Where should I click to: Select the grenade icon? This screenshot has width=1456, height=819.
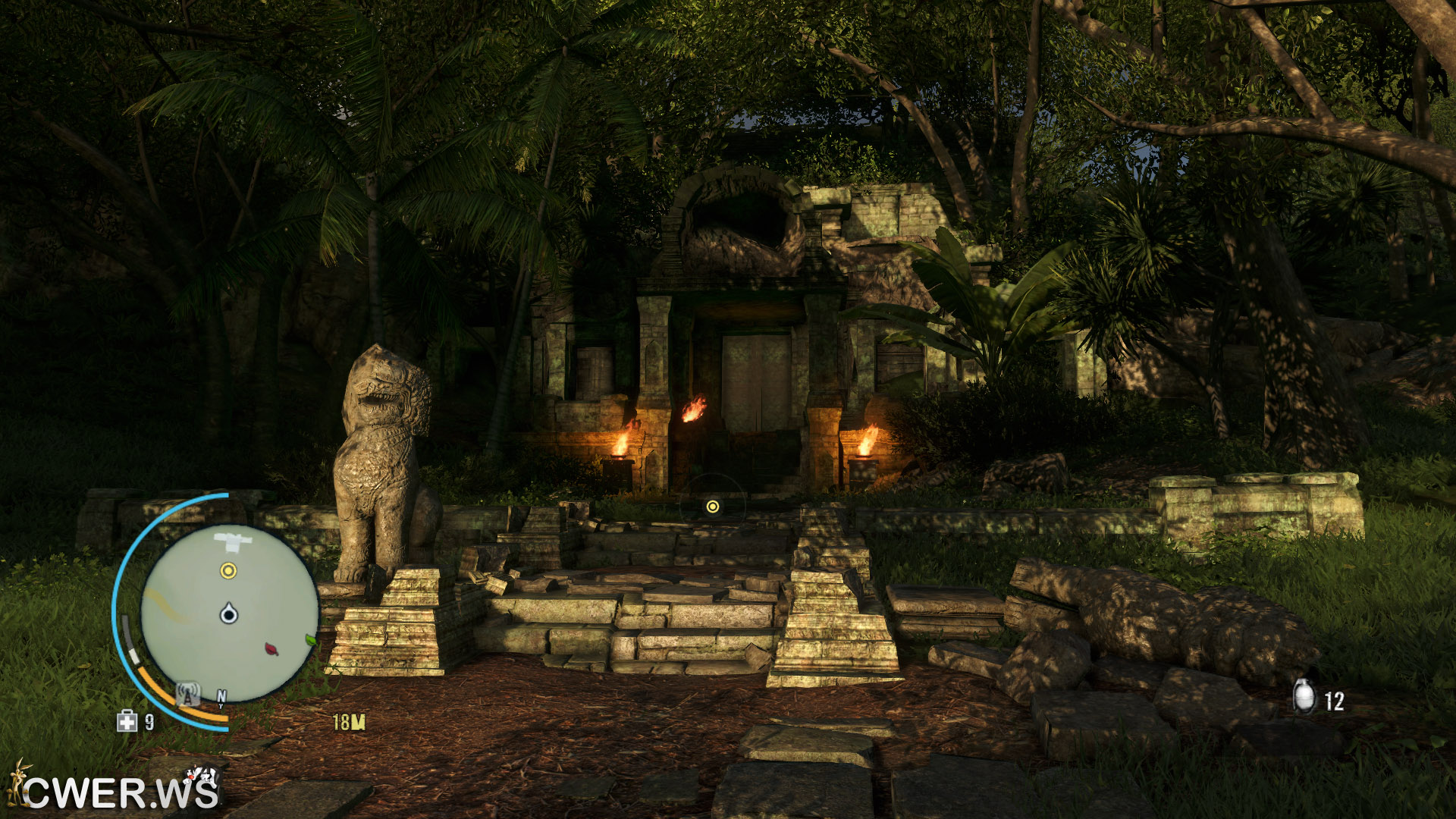click(x=1304, y=696)
